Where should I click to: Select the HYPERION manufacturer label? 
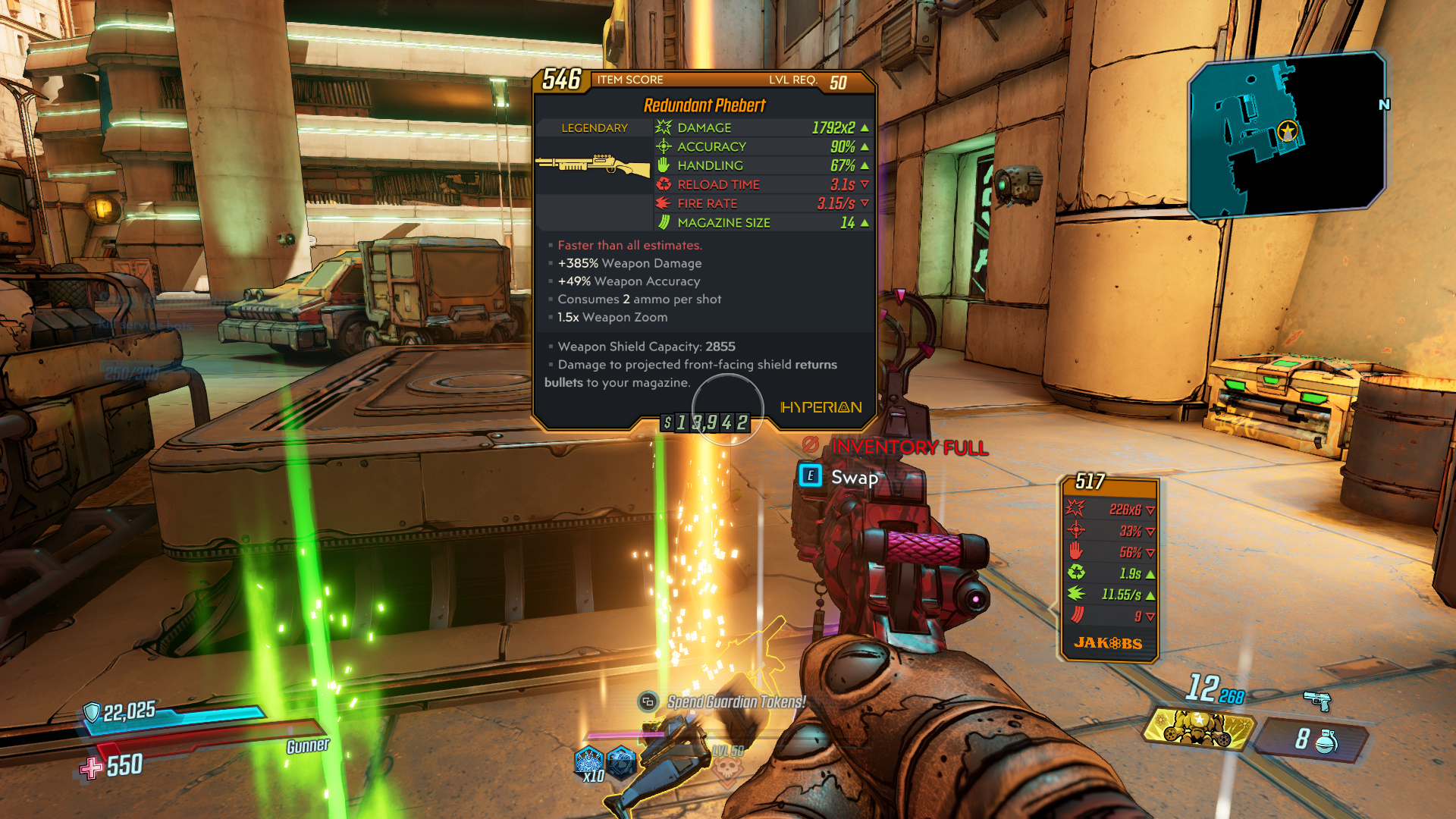click(821, 407)
